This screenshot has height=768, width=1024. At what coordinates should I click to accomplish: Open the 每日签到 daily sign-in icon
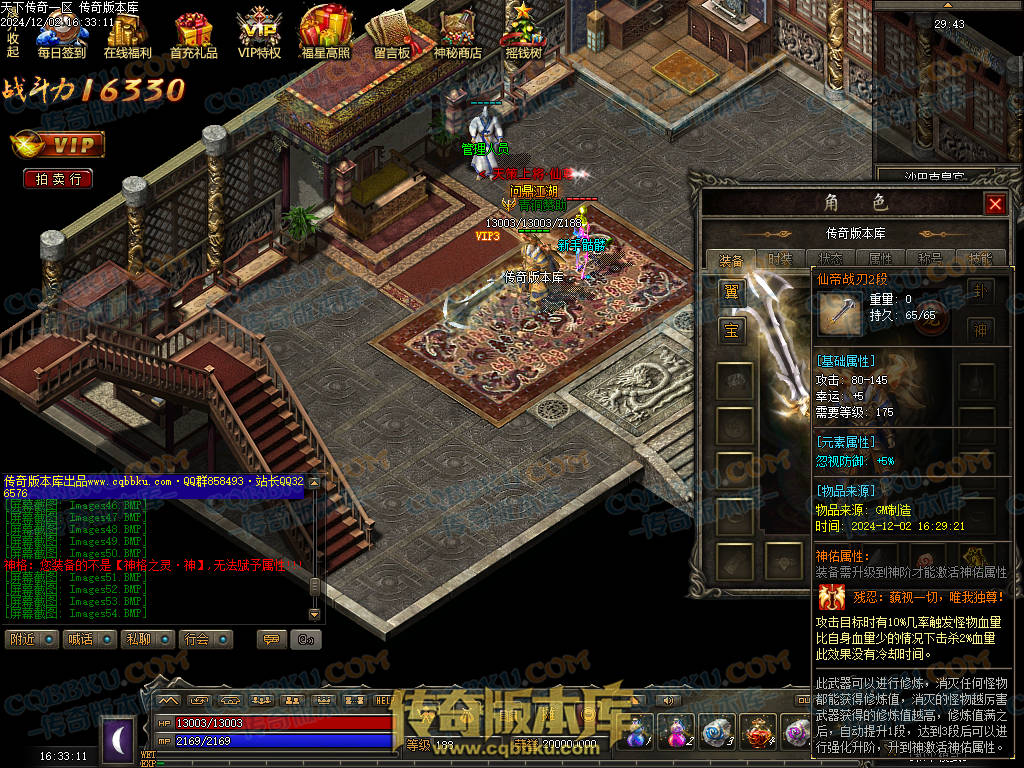(x=61, y=35)
